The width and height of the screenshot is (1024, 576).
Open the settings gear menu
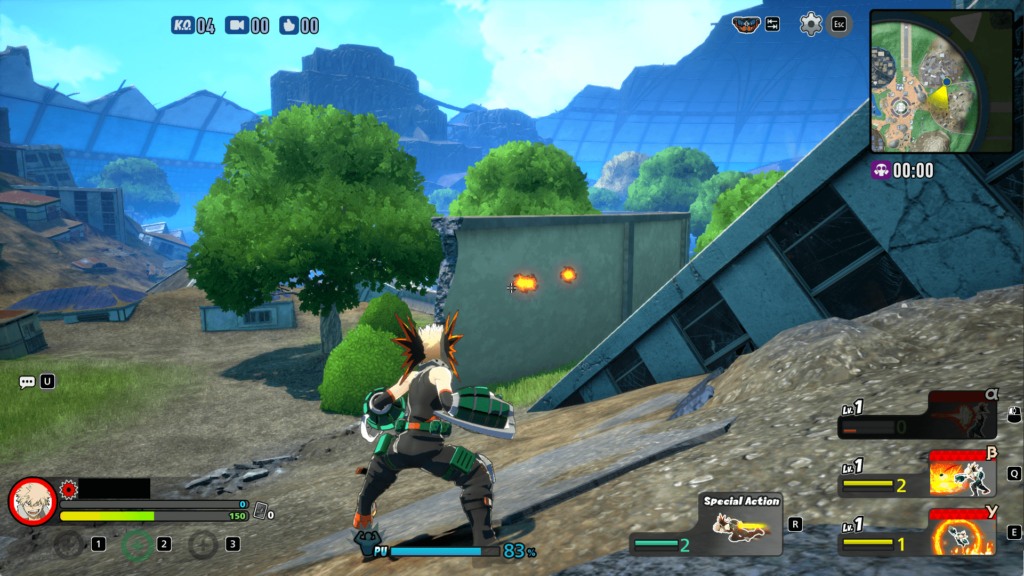(x=811, y=24)
